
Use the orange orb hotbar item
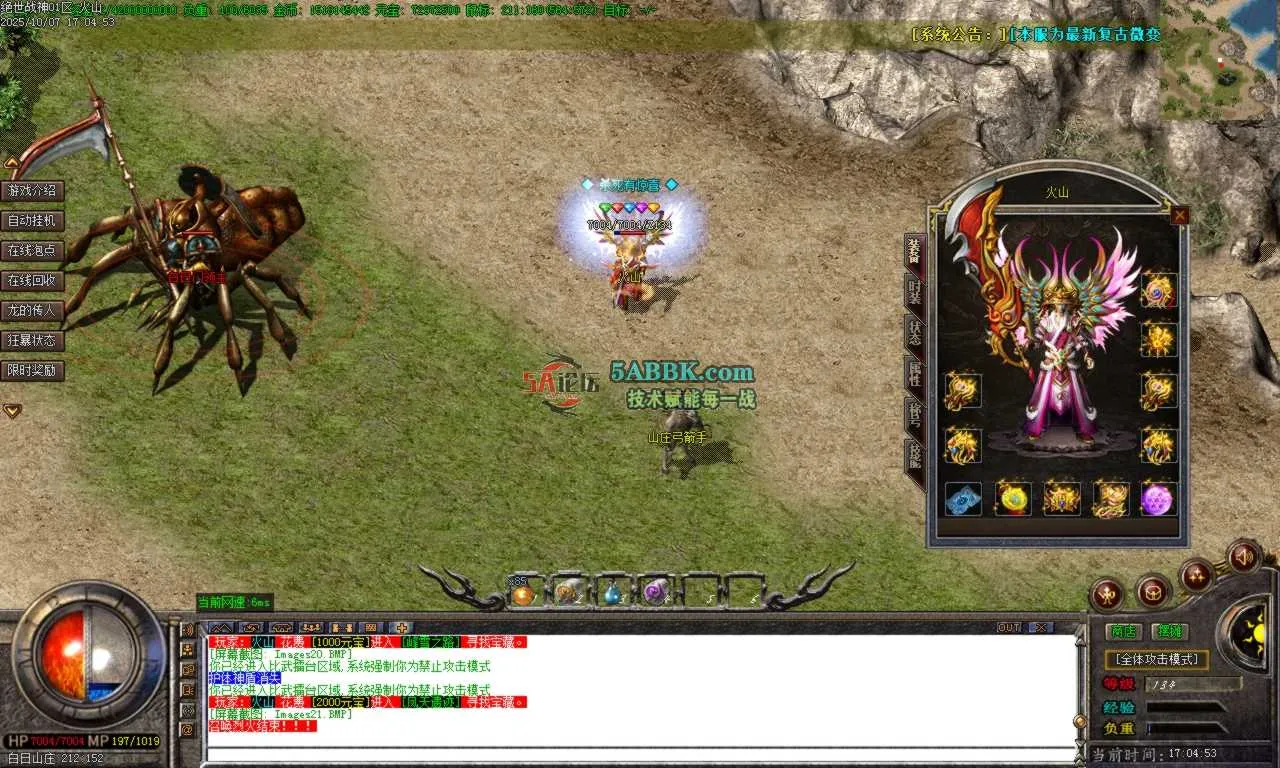pyautogui.click(x=523, y=594)
